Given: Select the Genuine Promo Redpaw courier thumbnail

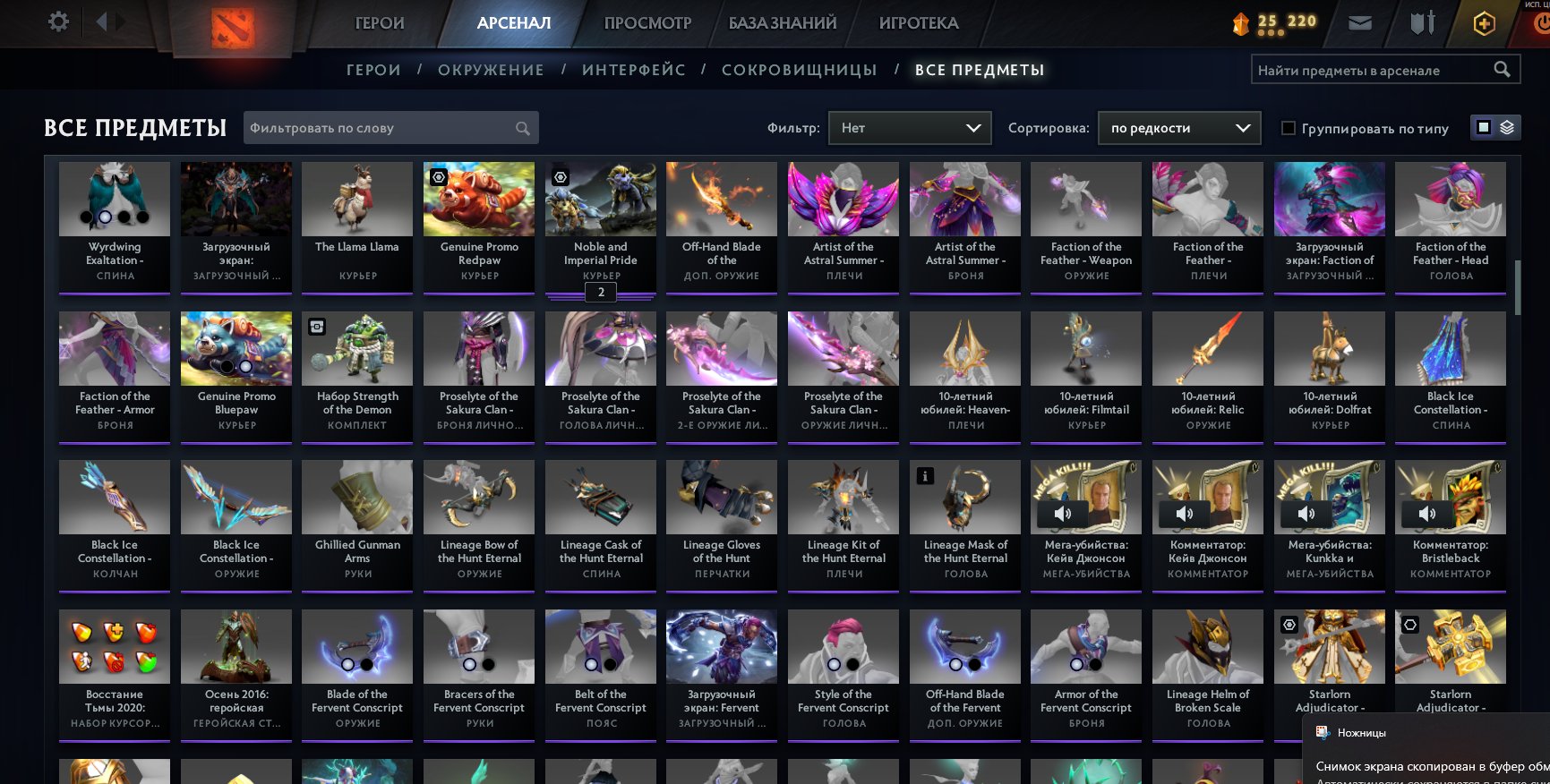Looking at the screenshot, I should pos(478,198).
